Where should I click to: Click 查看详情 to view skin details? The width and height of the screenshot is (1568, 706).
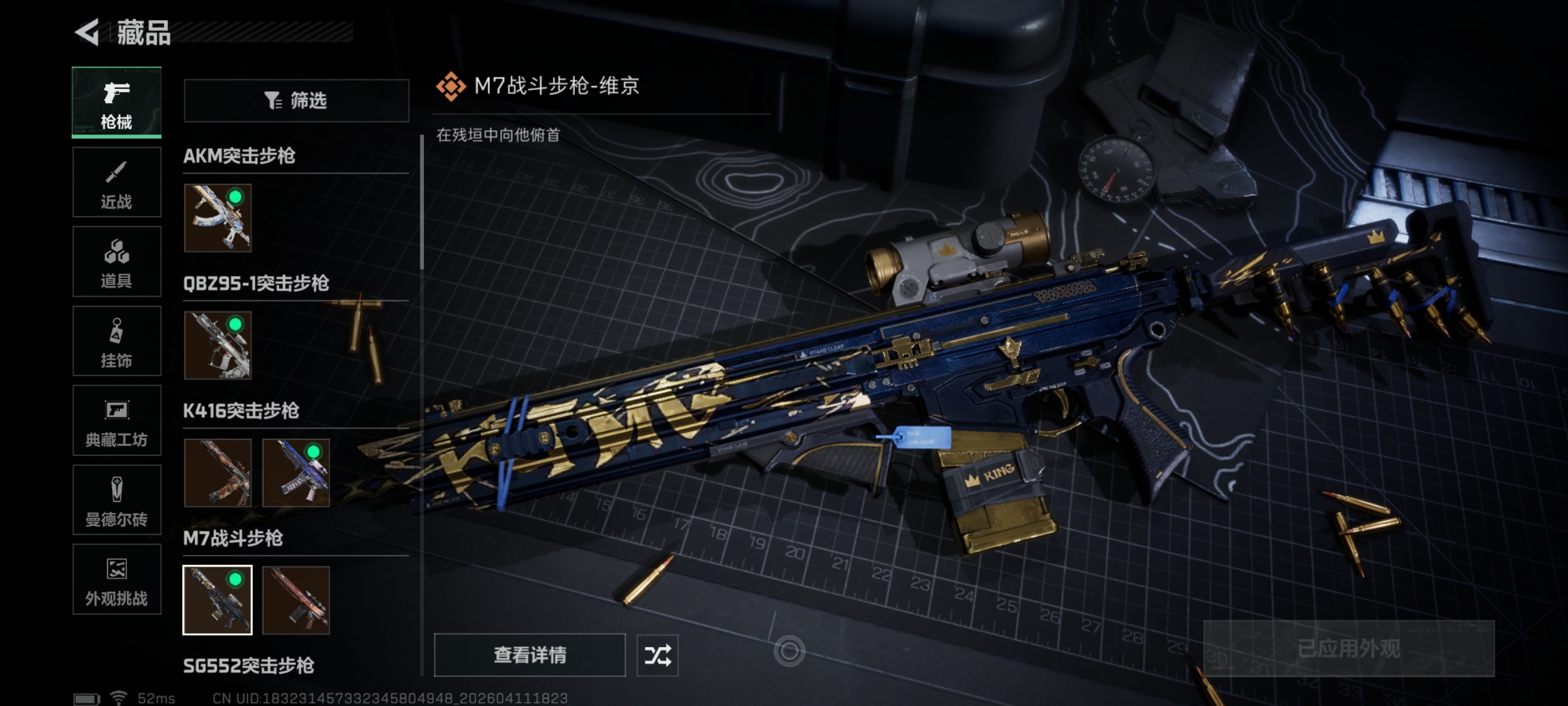pos(530,655)
